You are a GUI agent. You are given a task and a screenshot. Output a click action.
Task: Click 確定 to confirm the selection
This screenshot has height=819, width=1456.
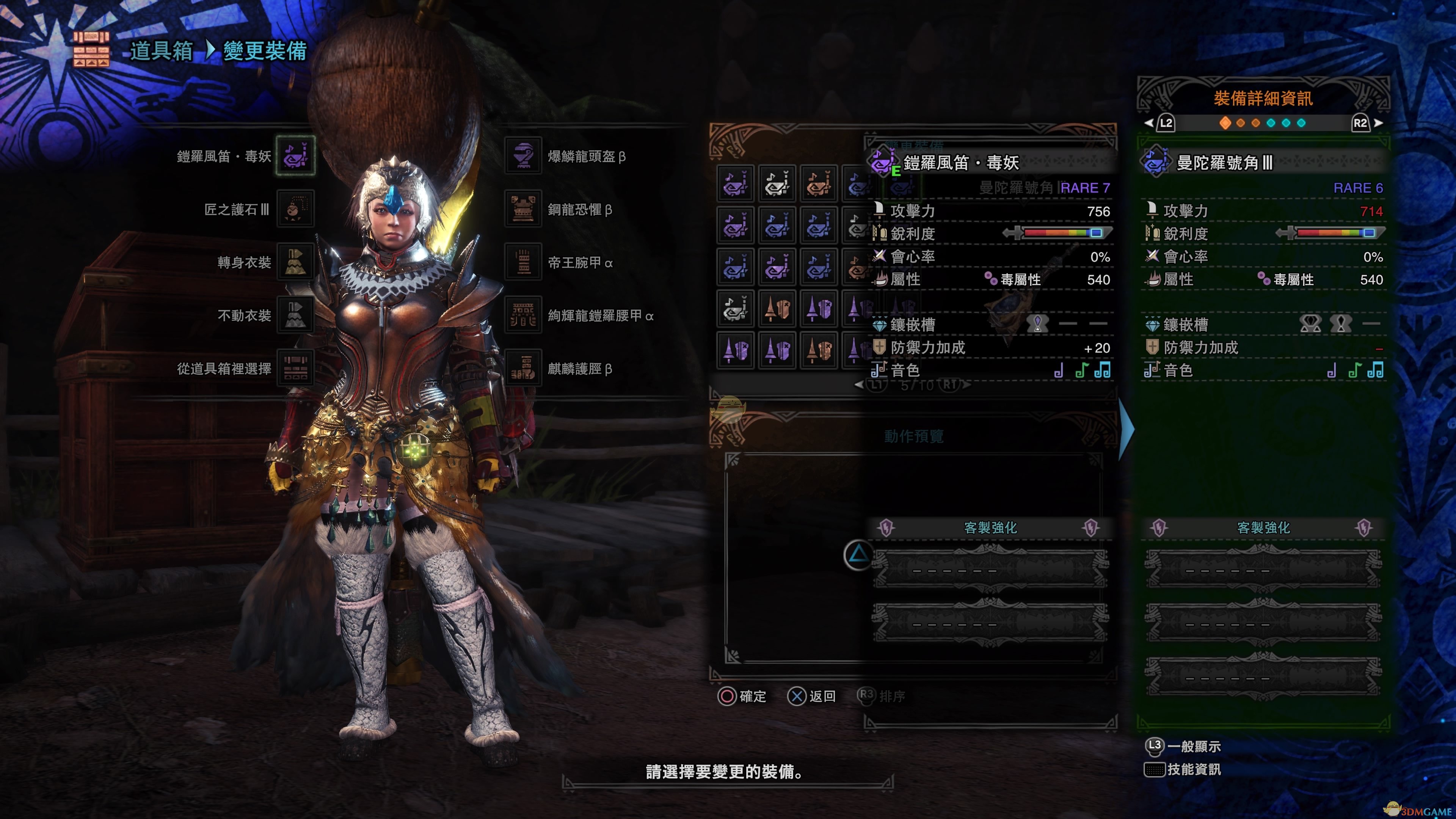742,697
